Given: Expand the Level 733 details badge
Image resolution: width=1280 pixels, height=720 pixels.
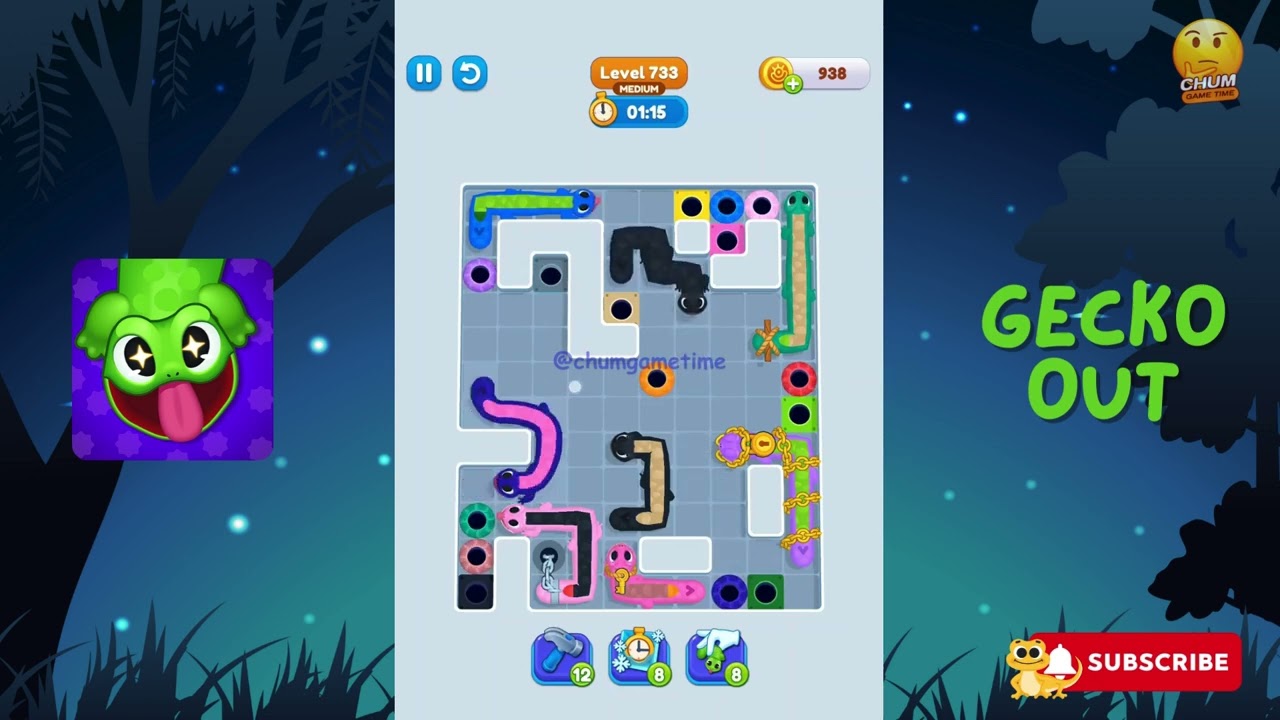Looking at the screenshot, I should [x=638, y=73].
